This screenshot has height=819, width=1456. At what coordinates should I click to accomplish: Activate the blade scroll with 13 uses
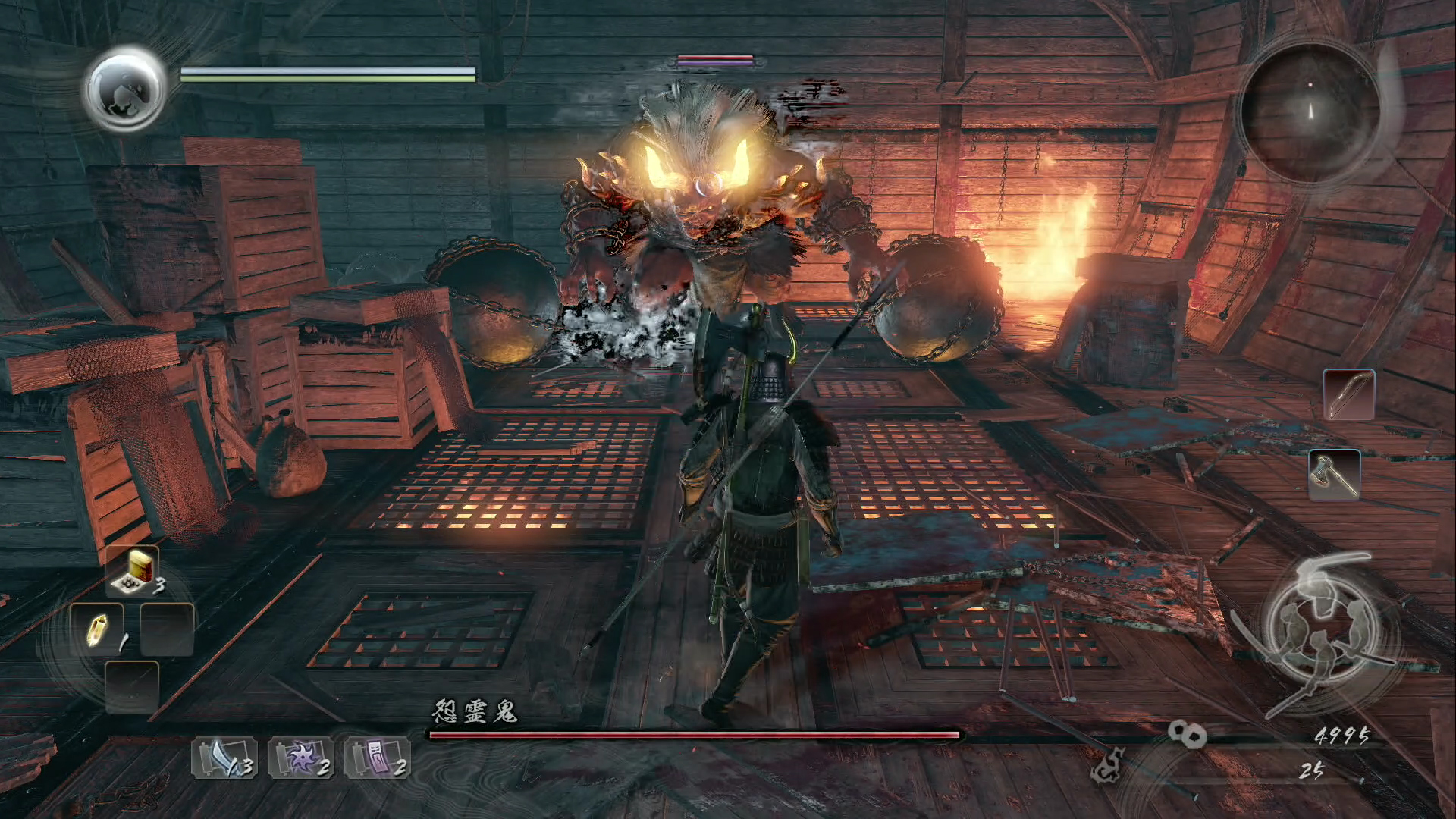pos(223,758)
